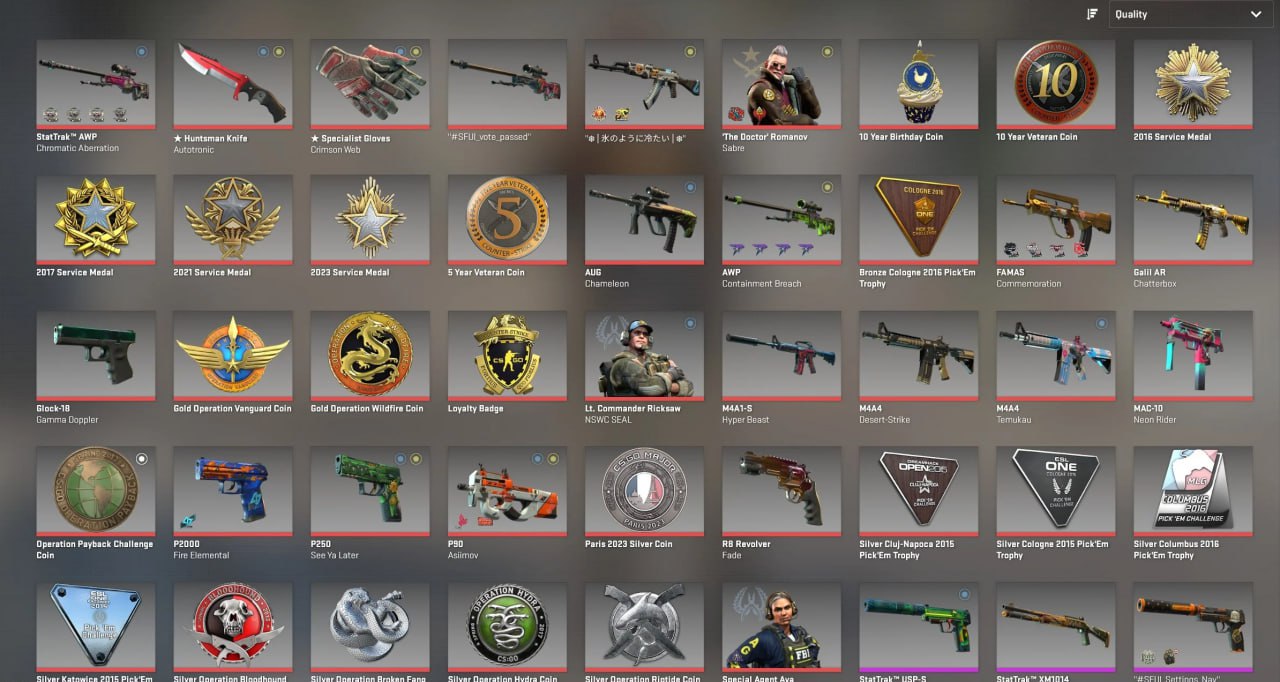Pick the R8 Revolver Fade
Viewport: 1280px width, 682px height.
781,490
